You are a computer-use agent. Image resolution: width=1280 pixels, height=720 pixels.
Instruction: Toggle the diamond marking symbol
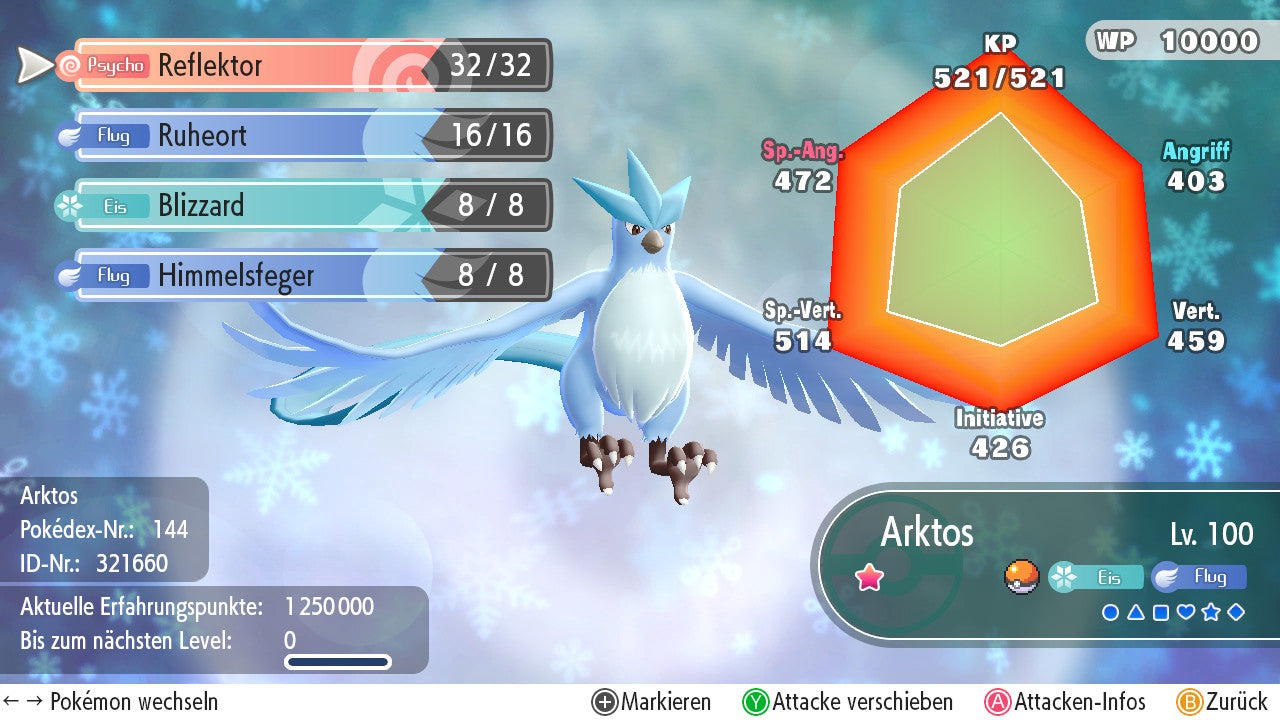click(x=1236, y=612)
